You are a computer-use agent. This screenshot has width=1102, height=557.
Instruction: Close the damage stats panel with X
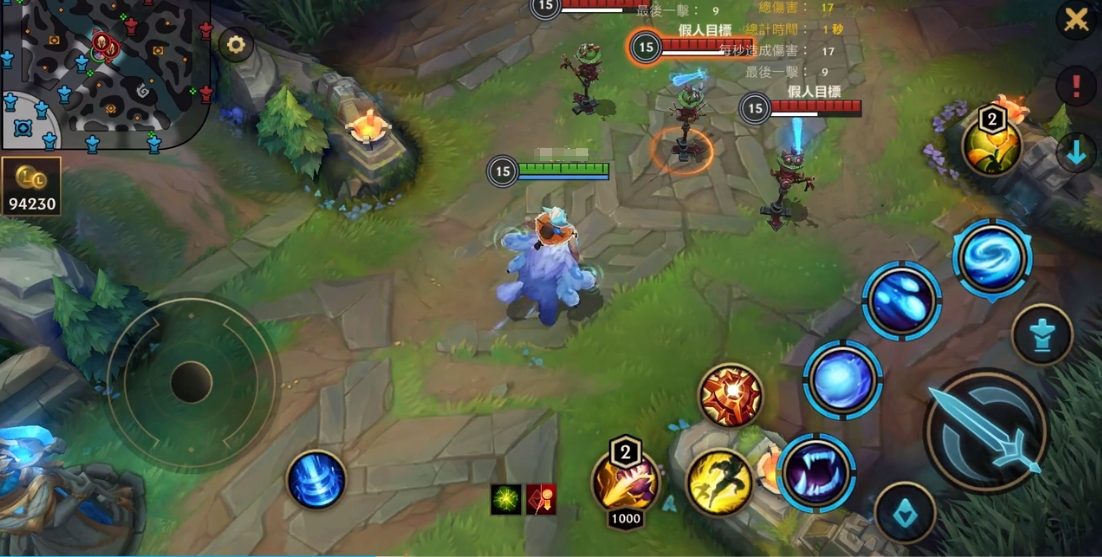(1076, 19)
